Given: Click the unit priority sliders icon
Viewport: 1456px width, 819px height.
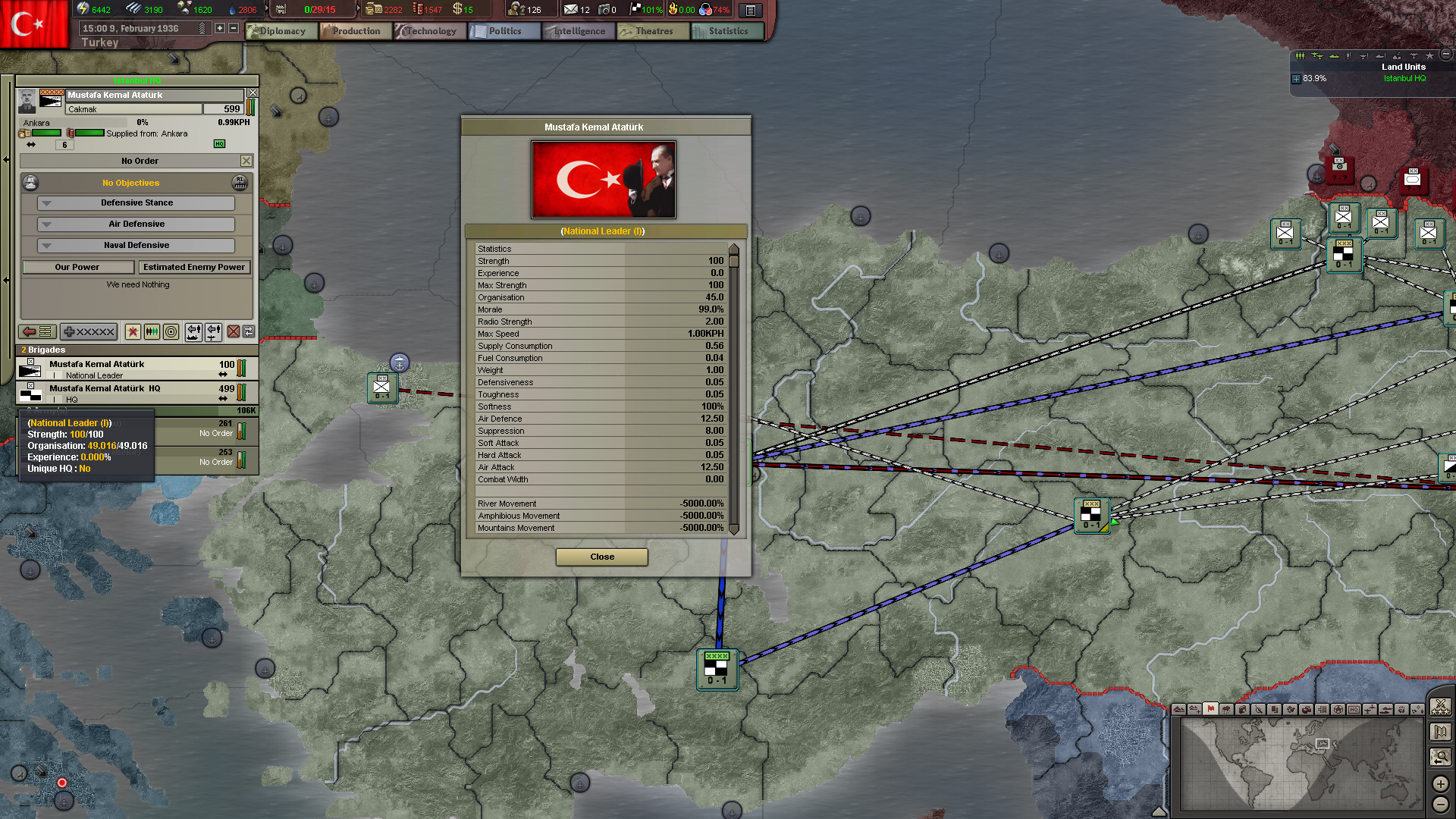Looking at the screenshot, I should tap(152, 332).
